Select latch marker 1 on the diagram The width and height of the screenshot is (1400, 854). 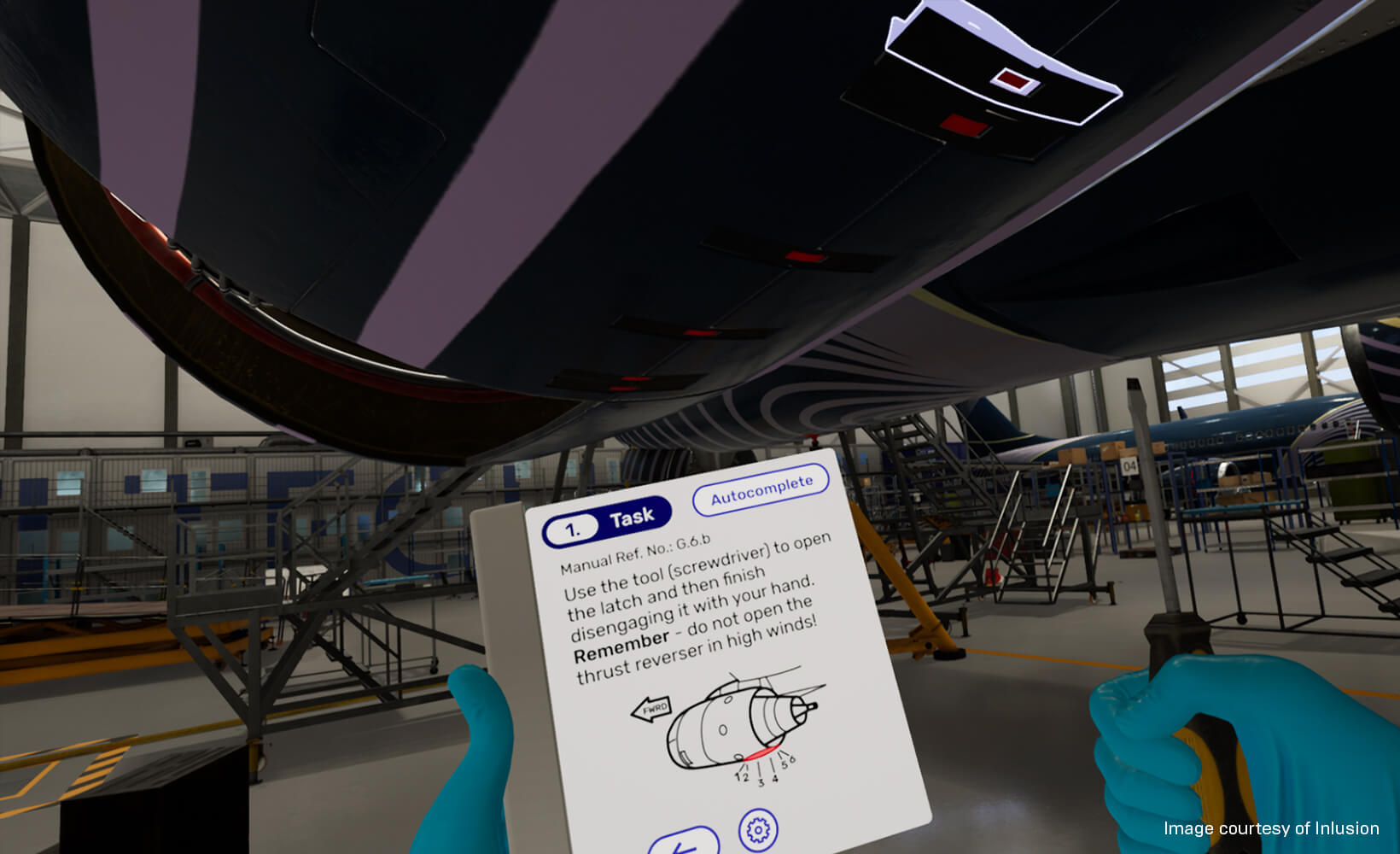coord(737,776)
